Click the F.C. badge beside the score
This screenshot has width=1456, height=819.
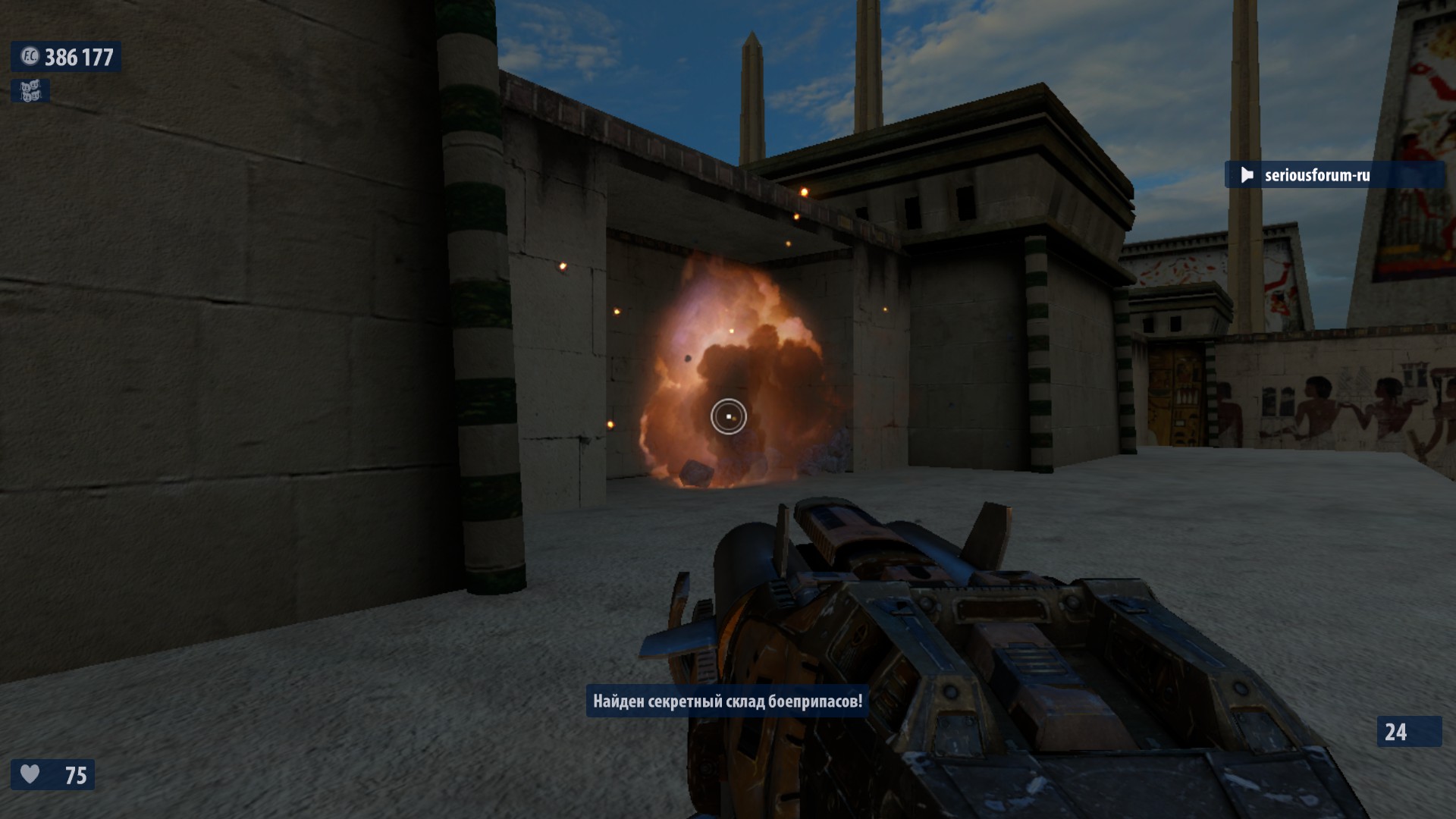click(30, 57)
